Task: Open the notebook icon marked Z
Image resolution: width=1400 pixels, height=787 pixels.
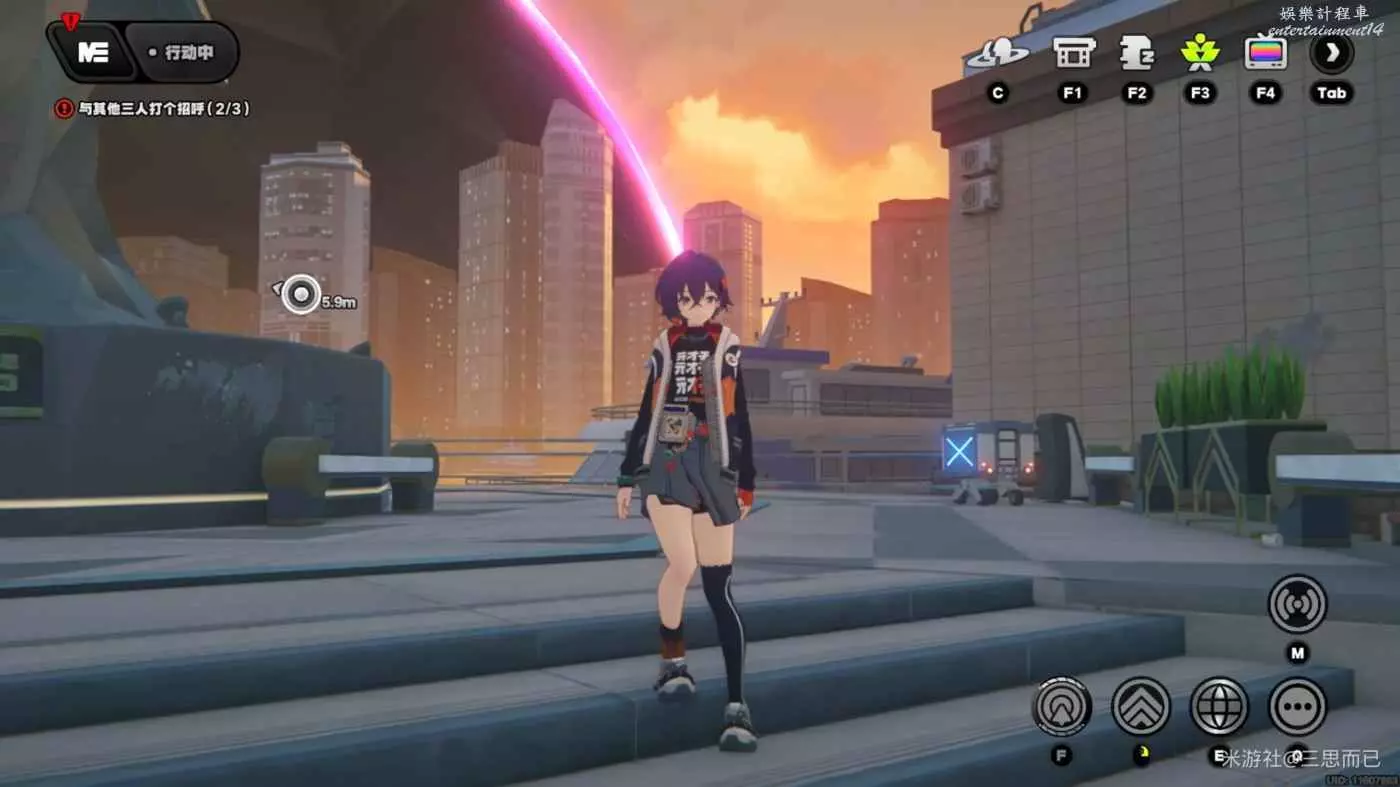Action: tap(1137, 53)
